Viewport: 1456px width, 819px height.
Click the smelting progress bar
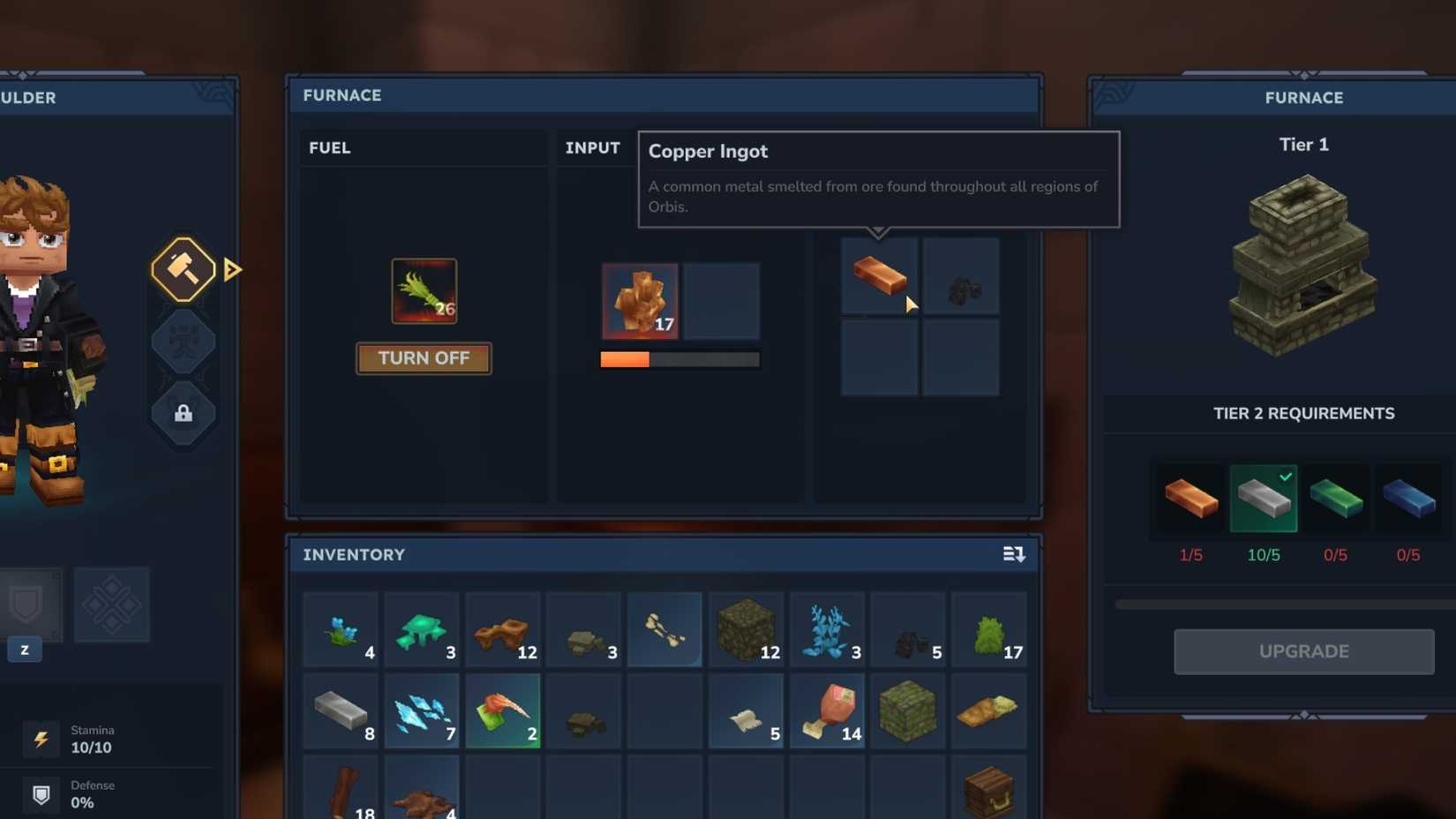point(679,359)
